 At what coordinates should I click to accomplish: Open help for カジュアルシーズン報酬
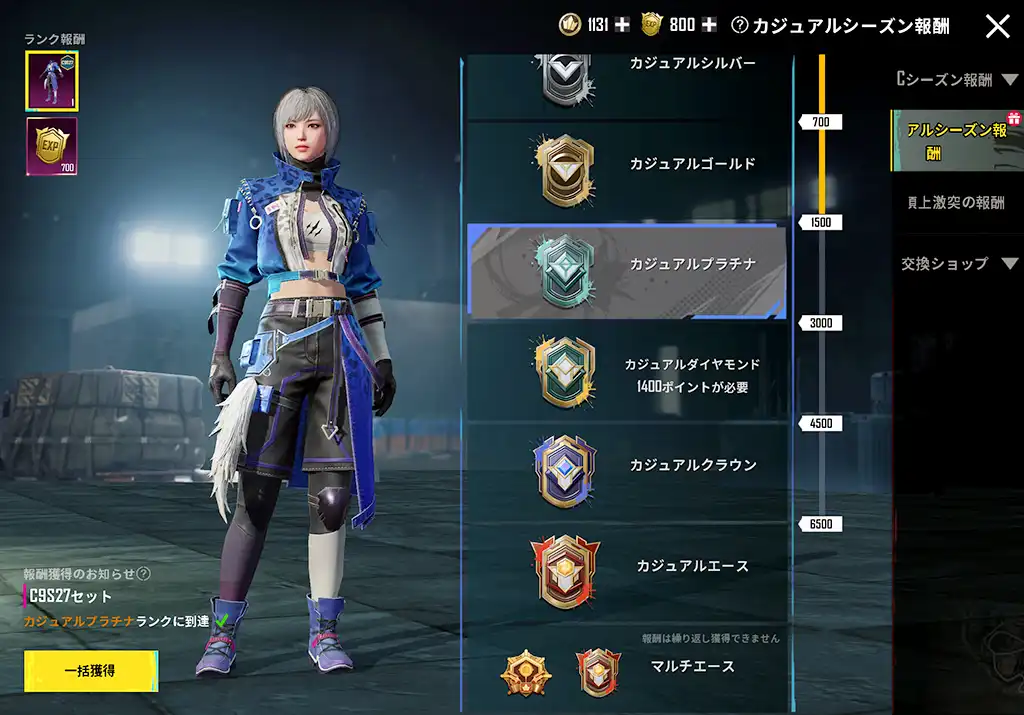pyautogui.click(x=740, y=26)
